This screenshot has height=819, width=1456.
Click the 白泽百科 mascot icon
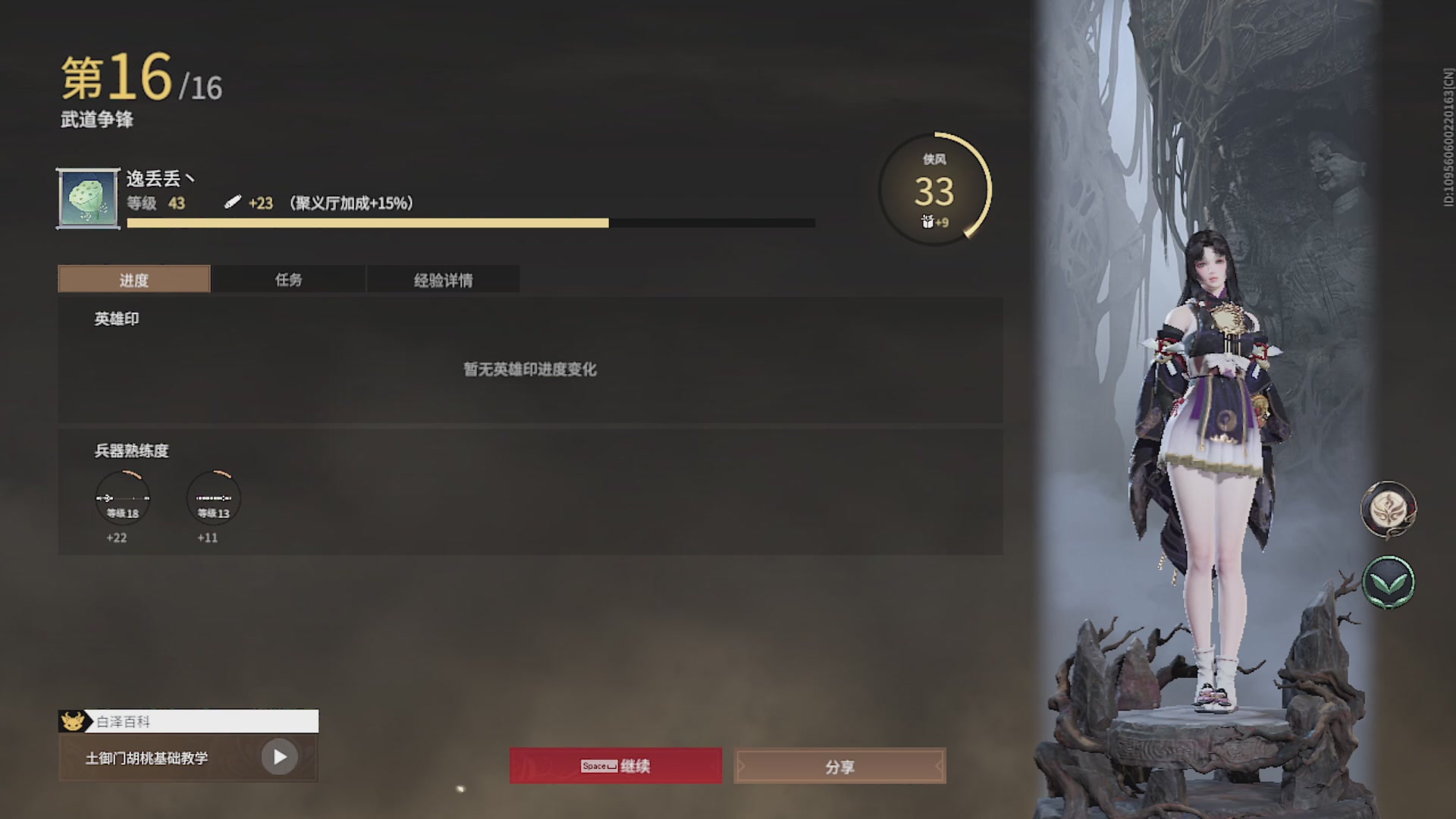coord(72,721)
